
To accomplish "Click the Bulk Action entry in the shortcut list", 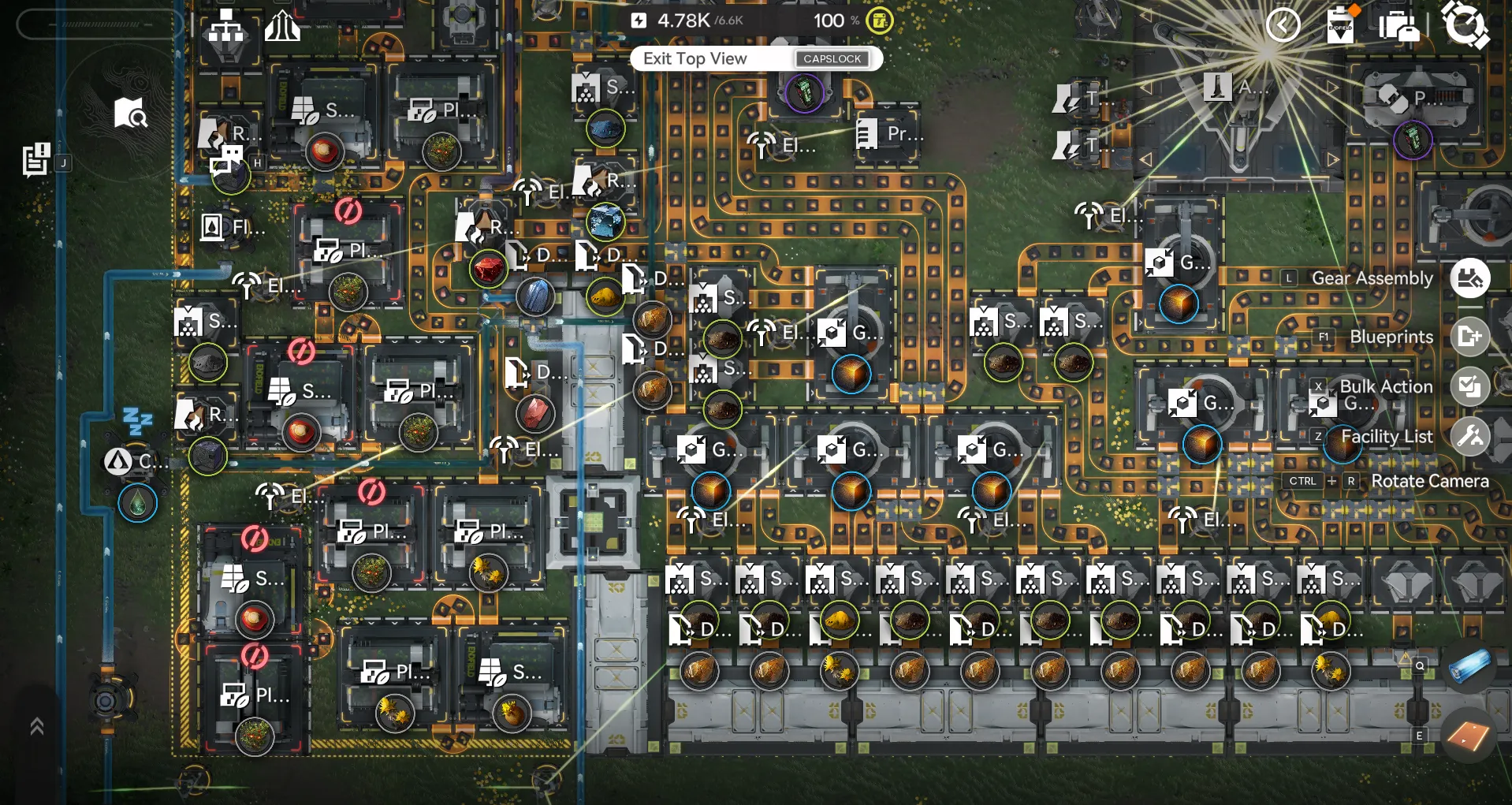I will coord(1386,386).
